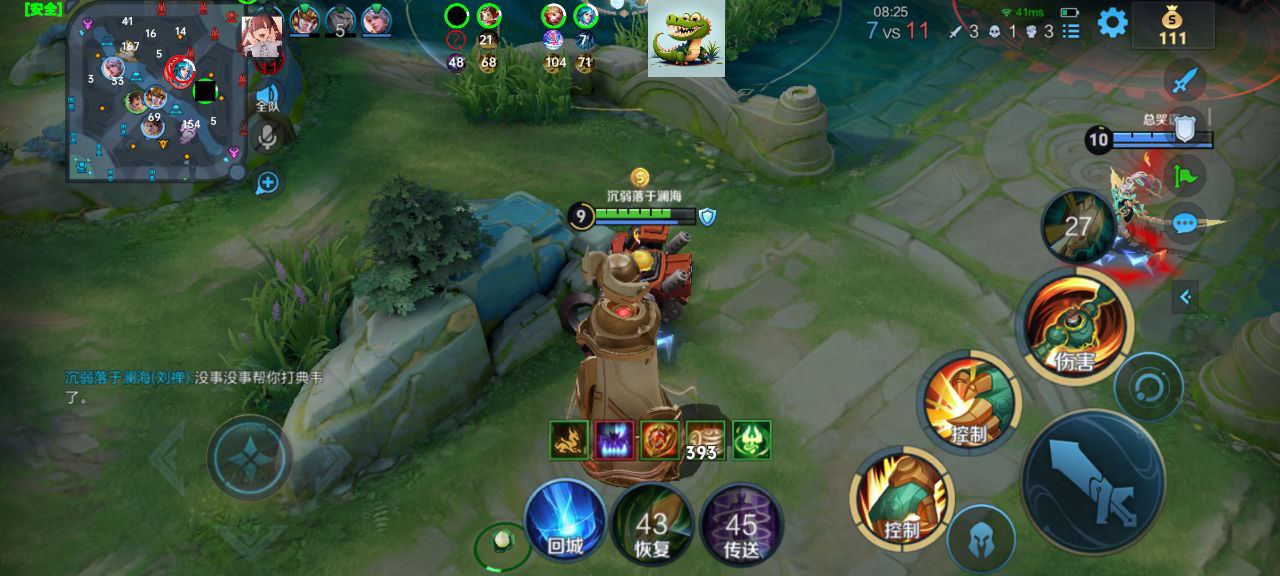The width and height of the screenshot is (1280, 576).
Task: Use the 恢复 heal skill
Action: [652, 524]
